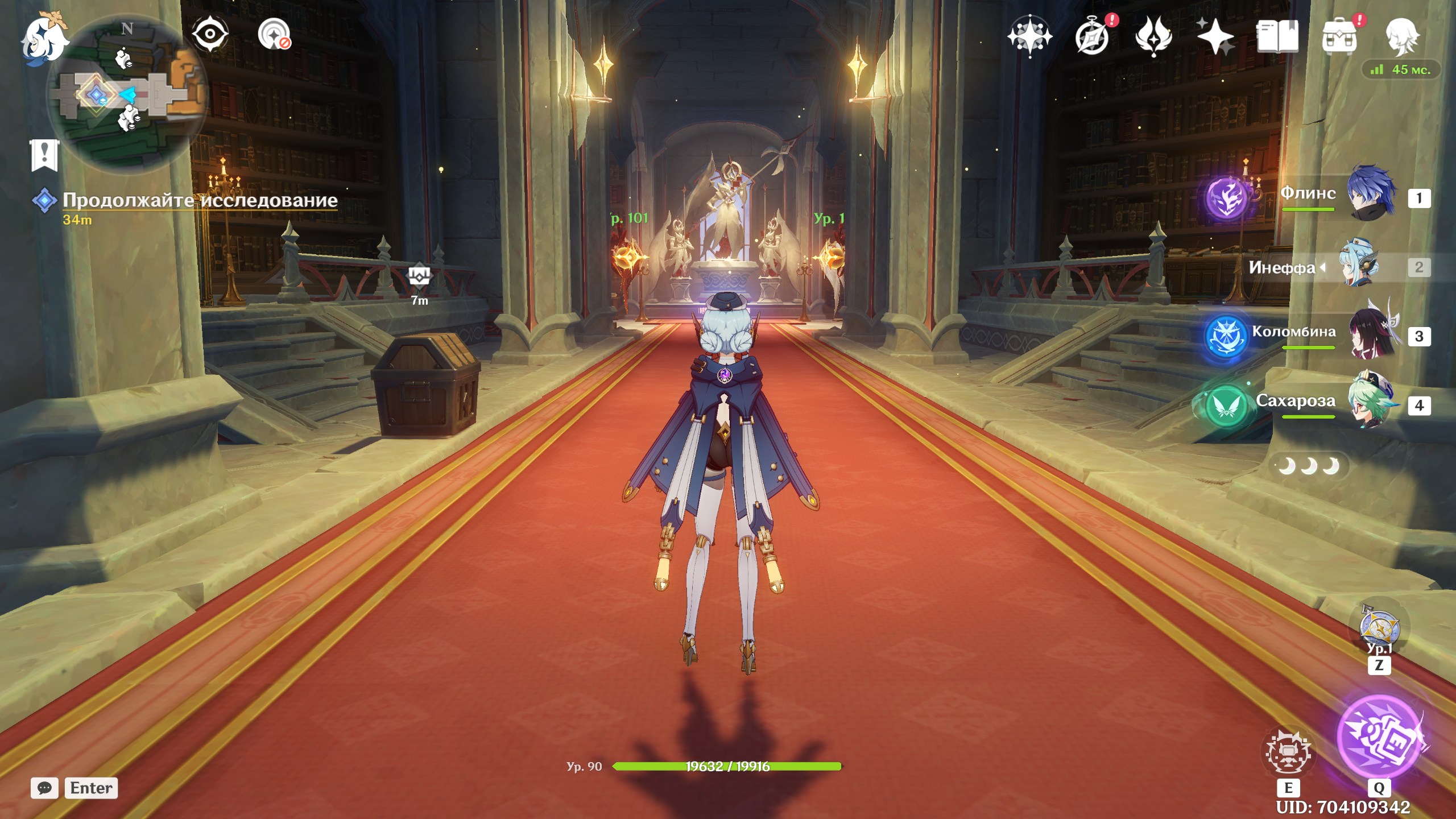Select the "Продолжайте исследование" quest tracker
Viewport: 1456px width, 819px height.
[200, 200]
